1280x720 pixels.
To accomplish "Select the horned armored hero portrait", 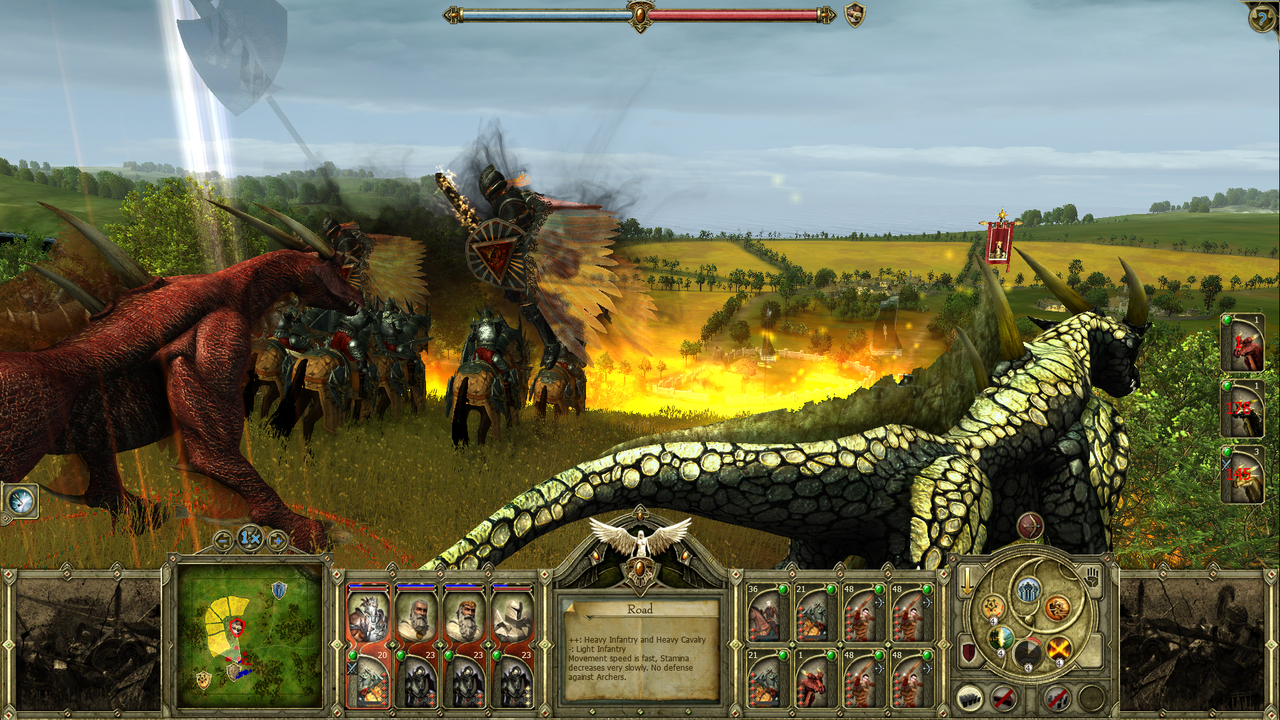I will [x=368, y=617].
